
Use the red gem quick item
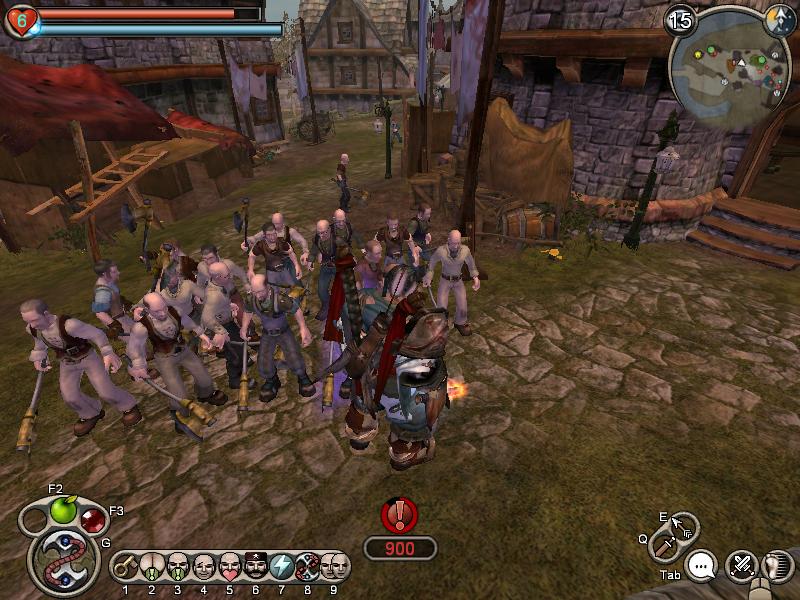point(93,520)
